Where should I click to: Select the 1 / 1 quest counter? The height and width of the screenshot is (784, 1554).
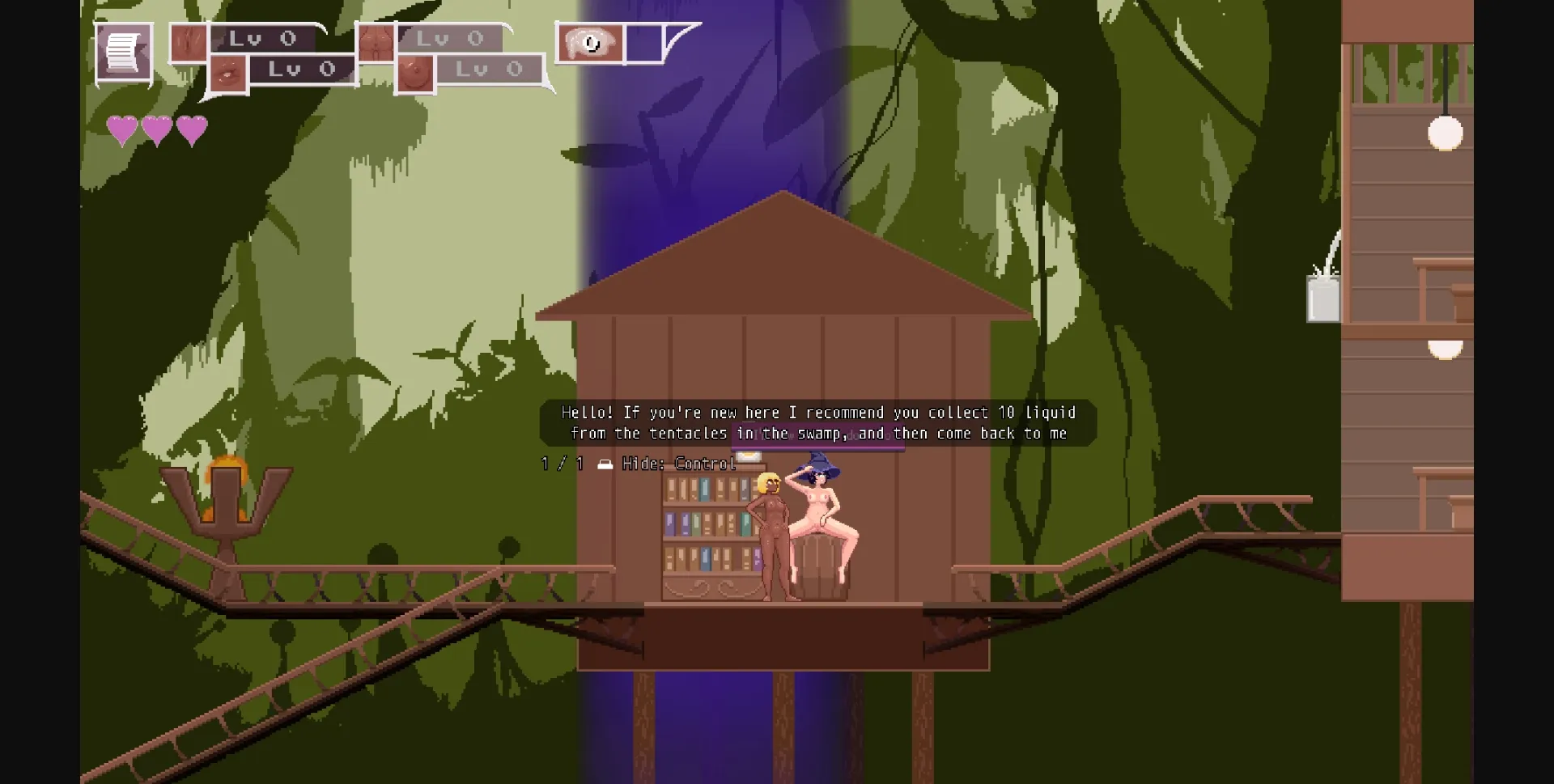coord(562,464)
